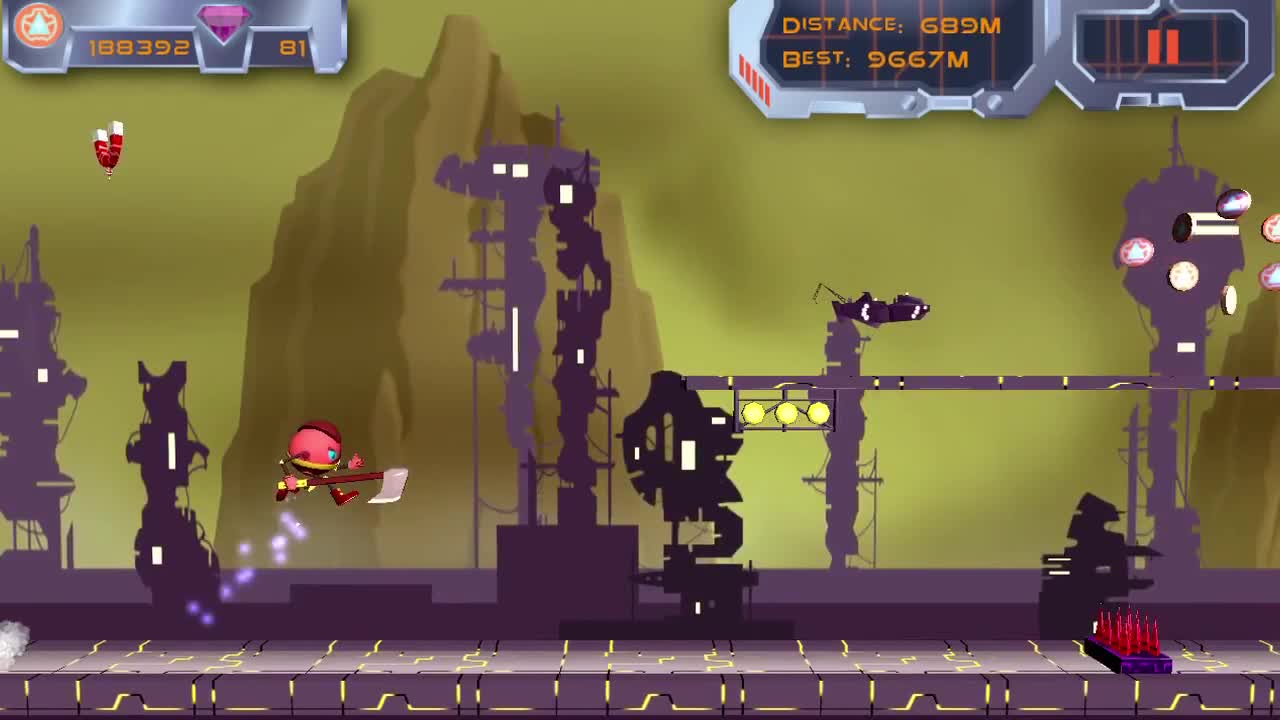The width and height of the screenshot is (1280, 720).
Task: Click the hovering drone enemy near the girder
Action: (x=880, y=310)
